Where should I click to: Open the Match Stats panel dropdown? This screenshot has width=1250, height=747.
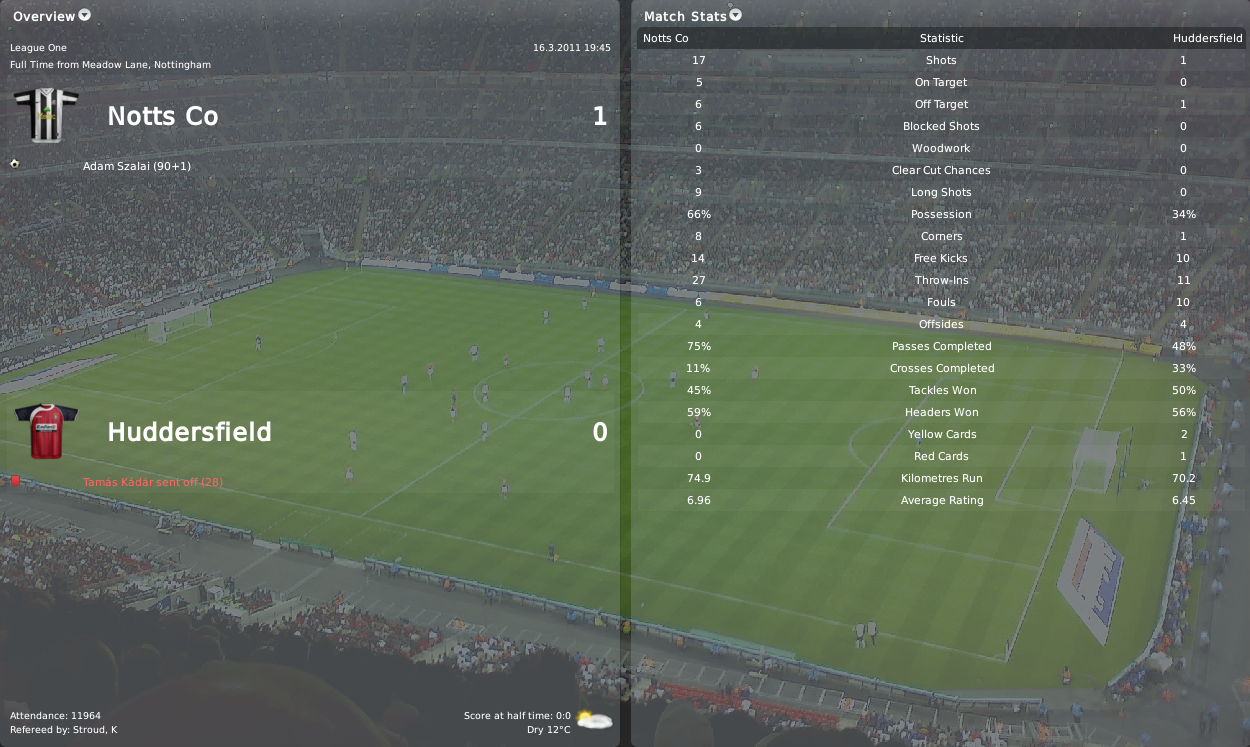pos(736,15)
